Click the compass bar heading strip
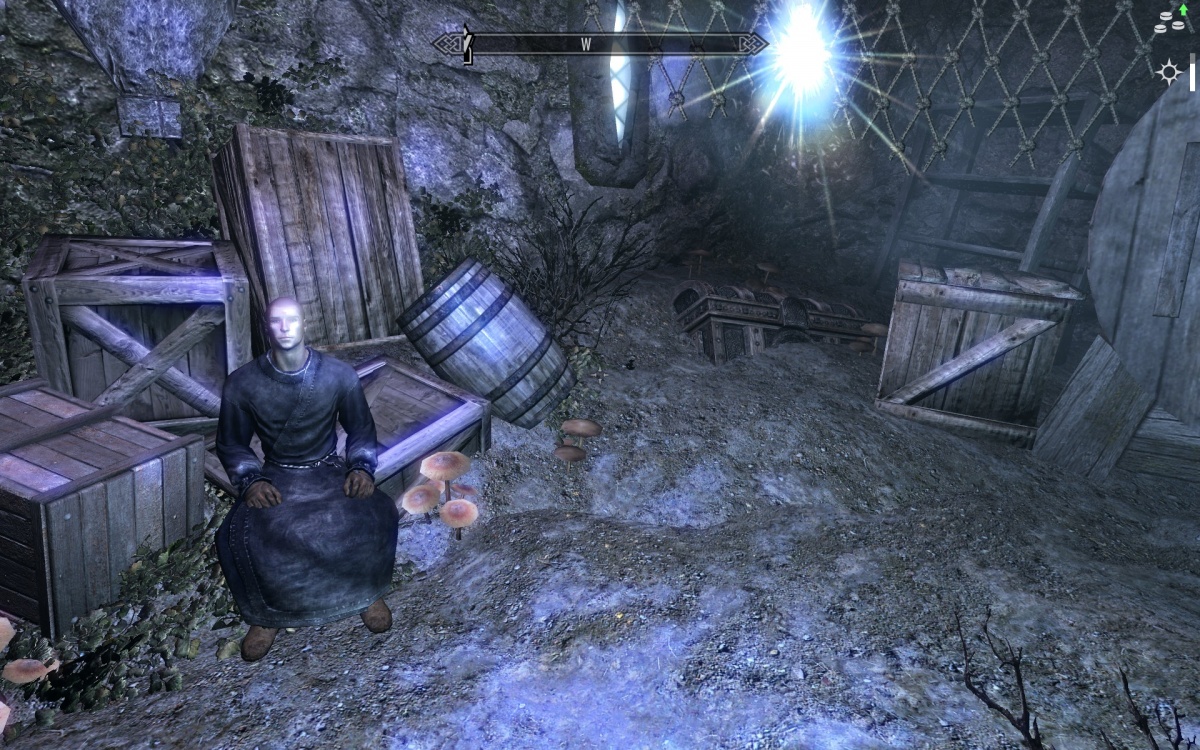This screenshot has height=750, width=1200. click(600, 44)
